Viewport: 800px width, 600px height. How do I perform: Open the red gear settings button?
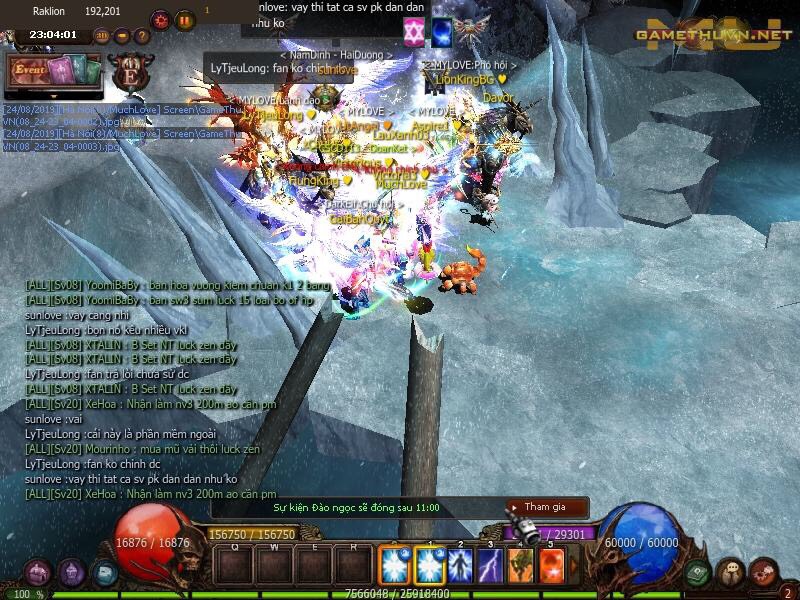coord(161,20)
